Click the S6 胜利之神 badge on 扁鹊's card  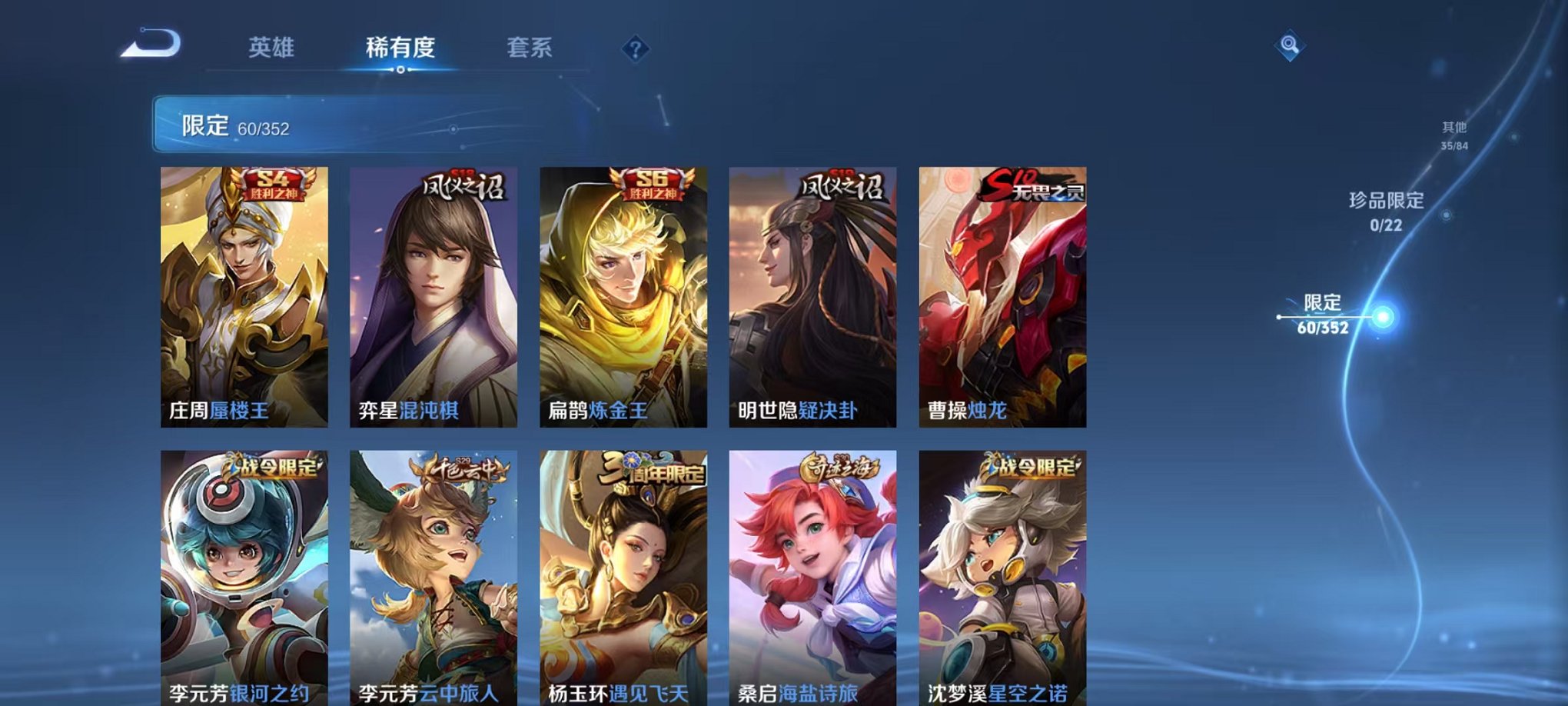click(x=652, y=183)
